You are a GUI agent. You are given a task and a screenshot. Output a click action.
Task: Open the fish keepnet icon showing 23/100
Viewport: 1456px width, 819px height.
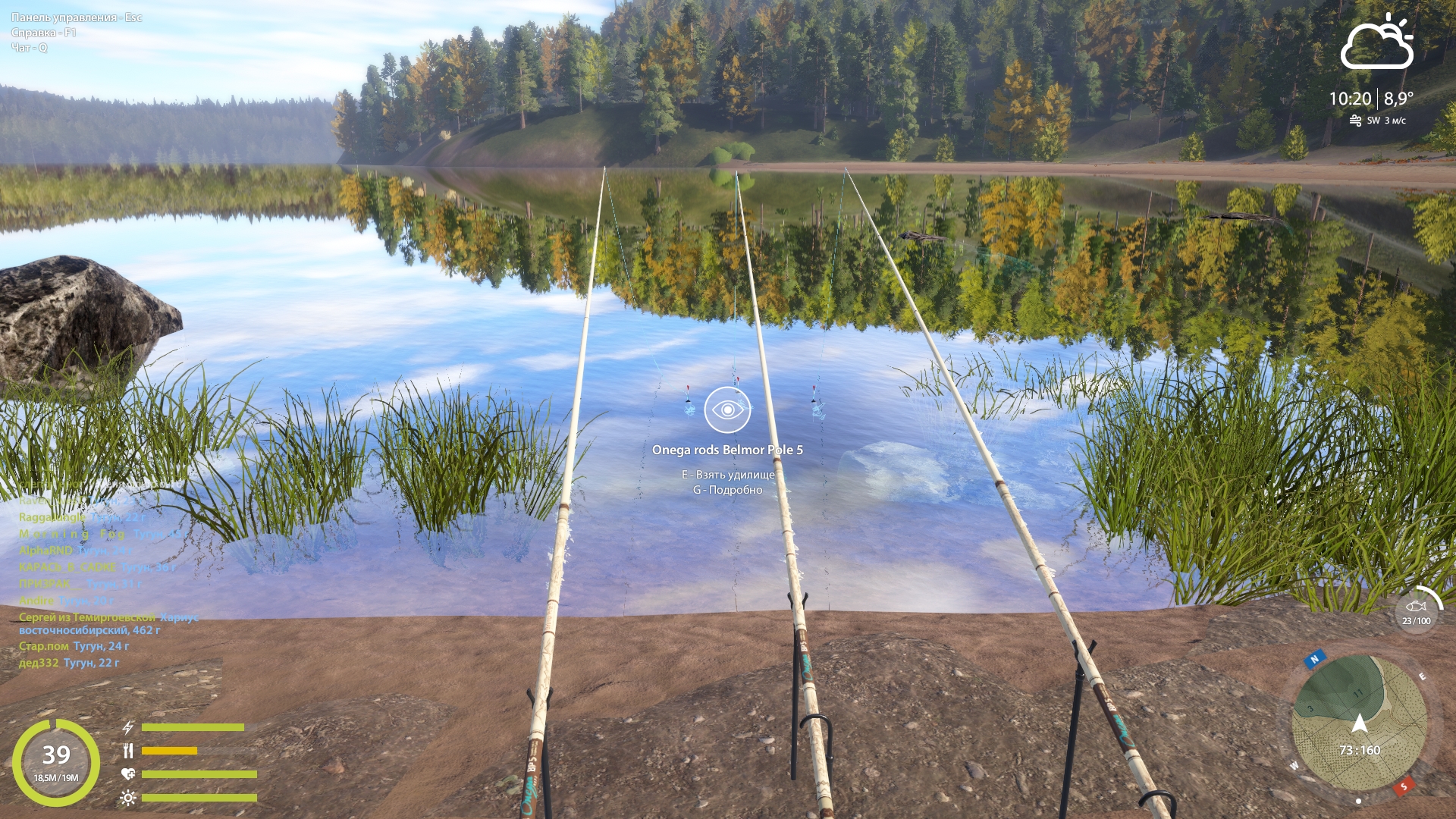(x=1416, y=608)
